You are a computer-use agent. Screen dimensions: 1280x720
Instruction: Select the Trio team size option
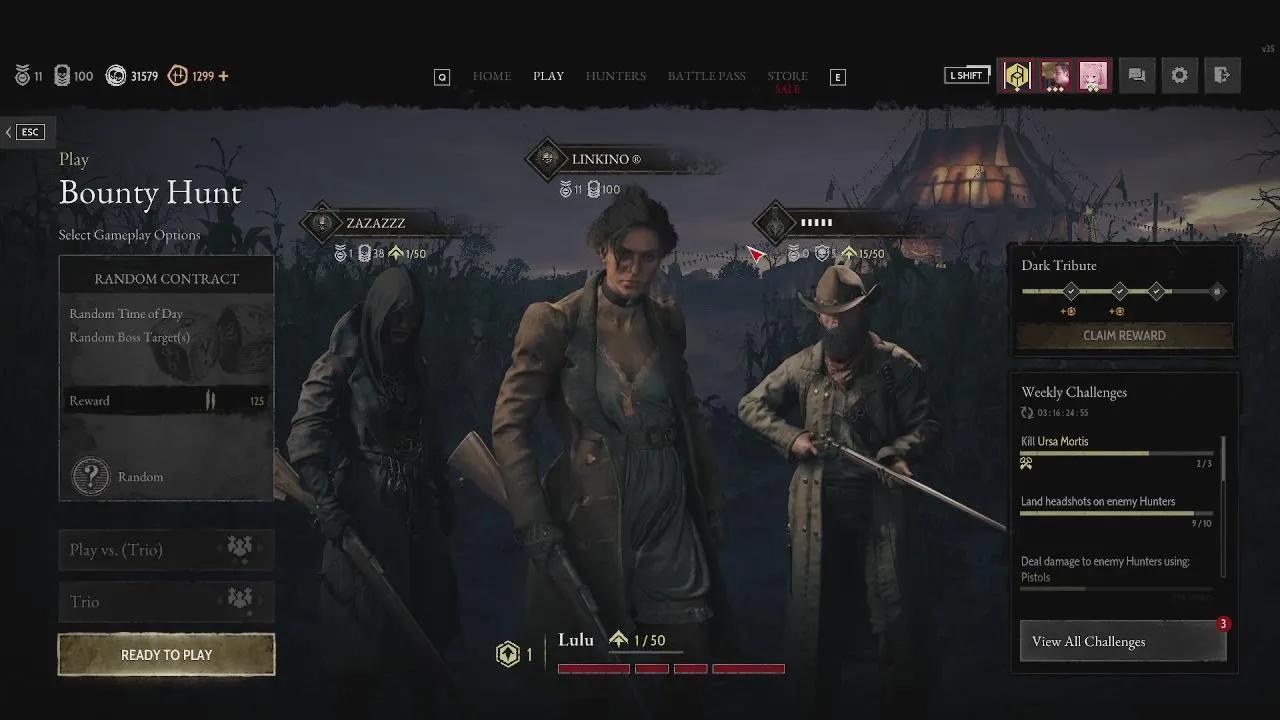[x=166, y=602]
